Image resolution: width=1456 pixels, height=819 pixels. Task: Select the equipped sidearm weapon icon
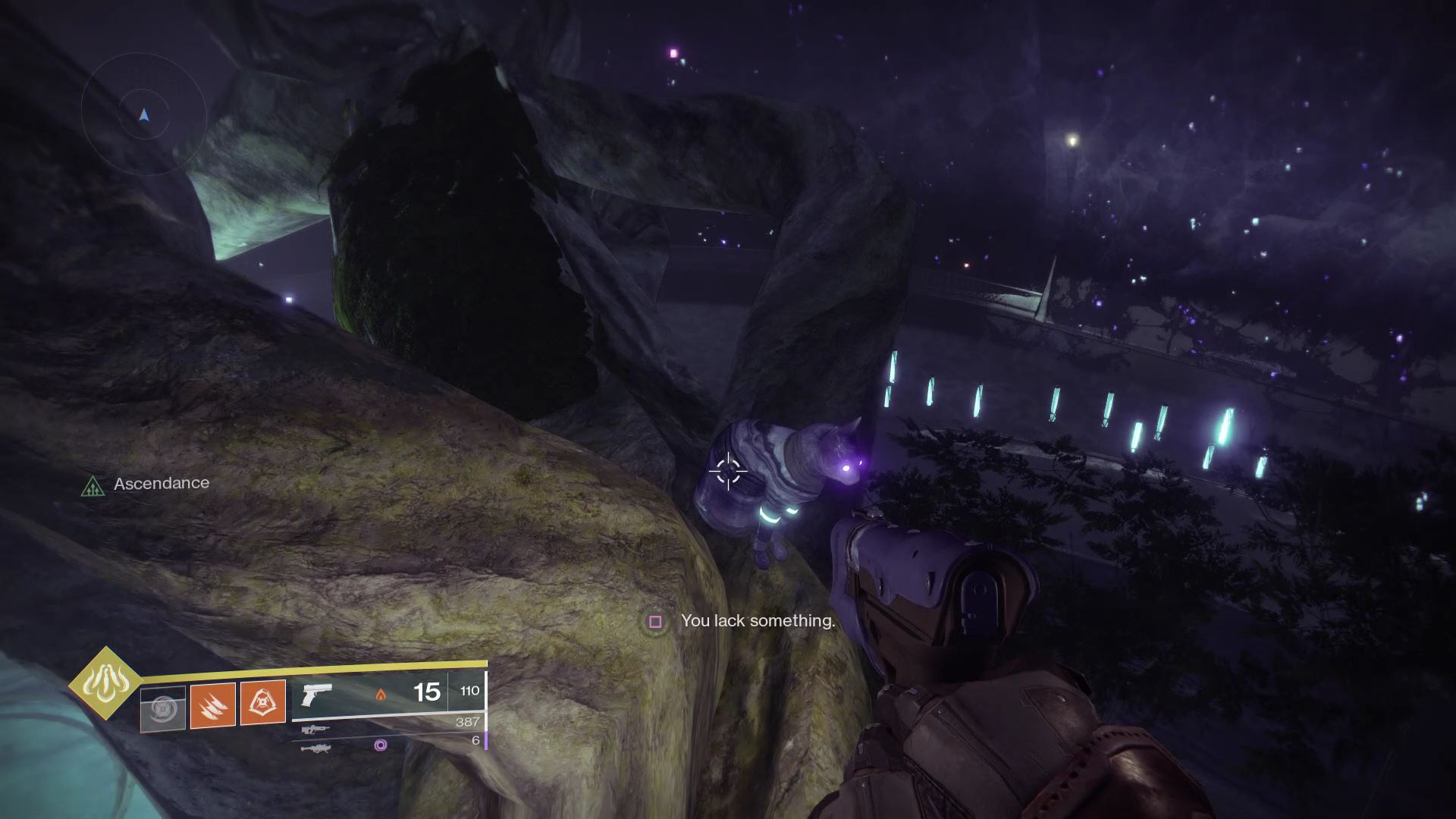(317, 695)
